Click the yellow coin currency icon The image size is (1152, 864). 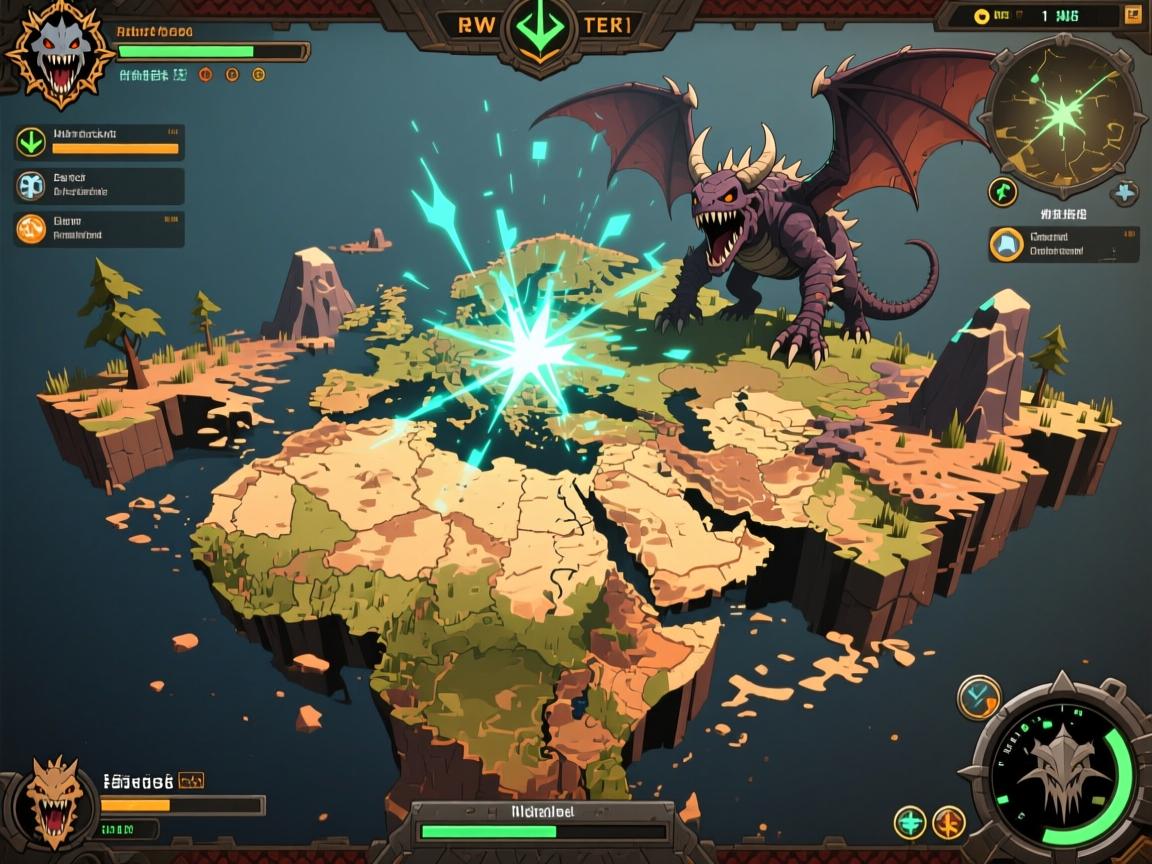(x=981, y=16)
